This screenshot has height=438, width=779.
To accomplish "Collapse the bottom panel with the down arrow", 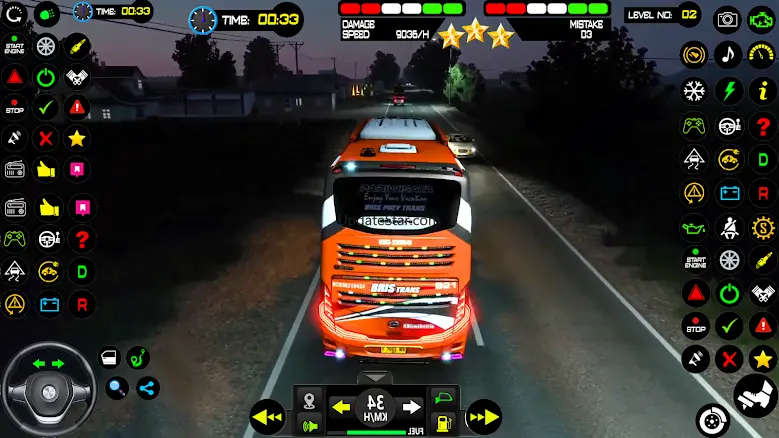I will (376, 377).
